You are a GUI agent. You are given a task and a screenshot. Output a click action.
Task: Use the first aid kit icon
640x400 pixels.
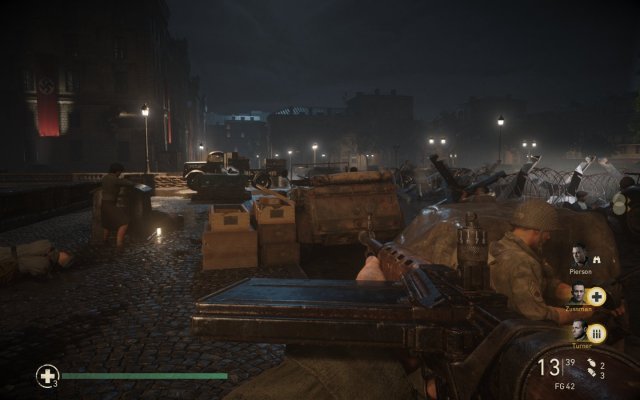(47, 376)
